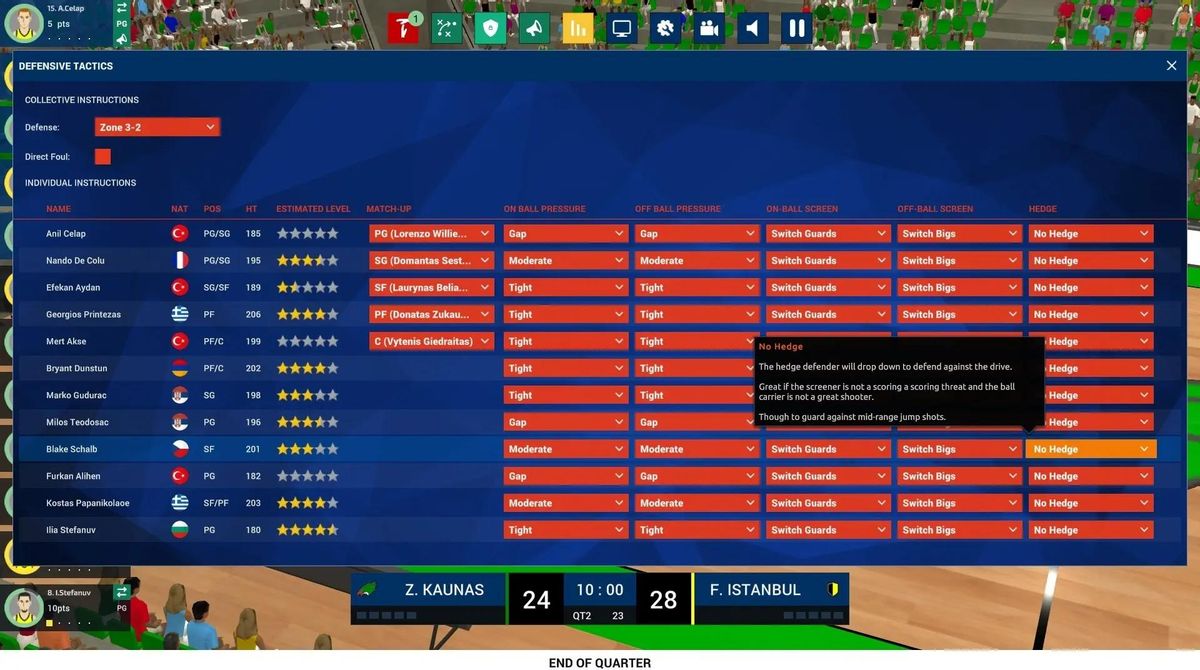Toggle the Direct Foul checkbox
This screenshot has height=670, width=1200.
tap(103, 157)
